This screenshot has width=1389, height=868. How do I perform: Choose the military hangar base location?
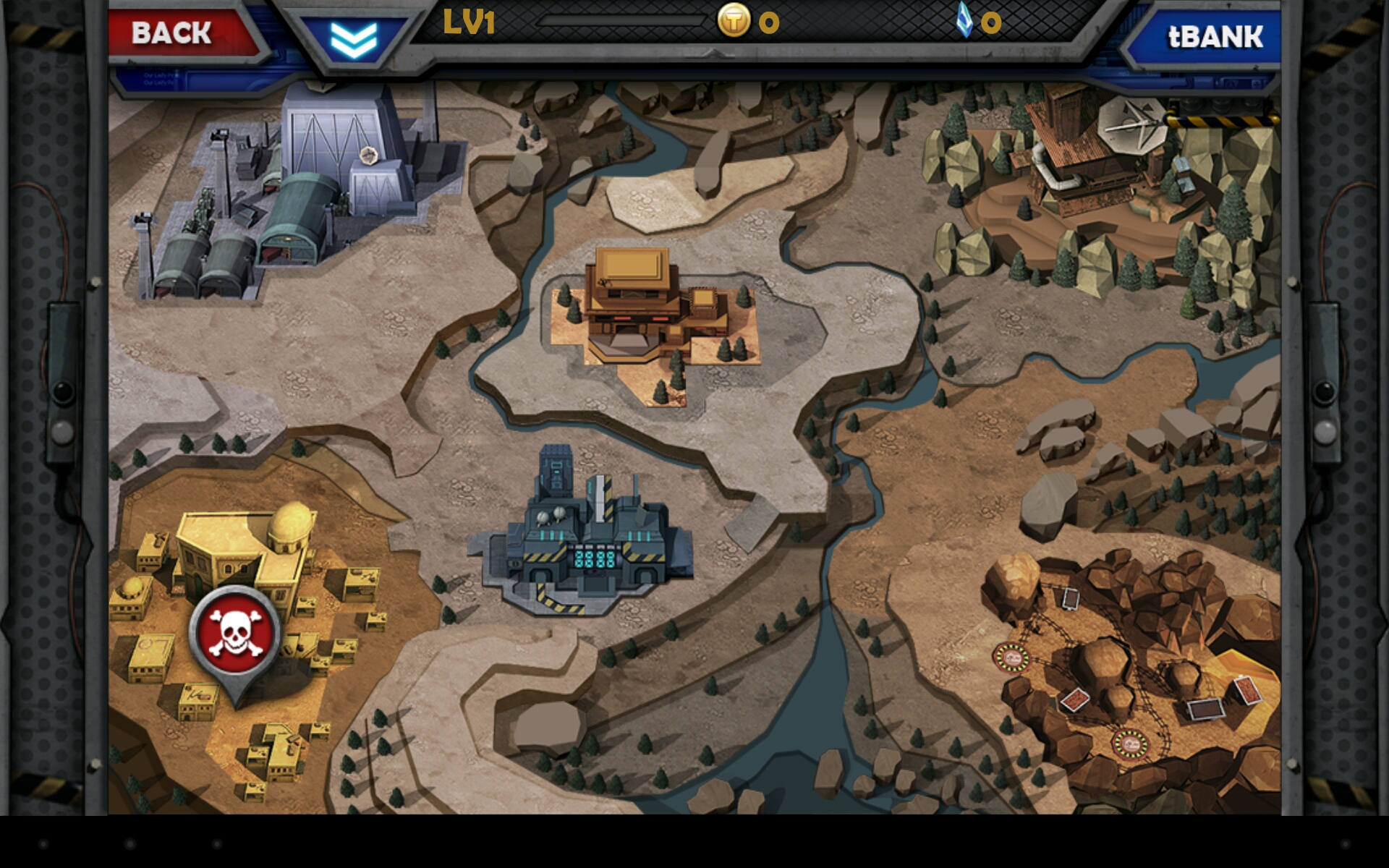click(304, 195)
